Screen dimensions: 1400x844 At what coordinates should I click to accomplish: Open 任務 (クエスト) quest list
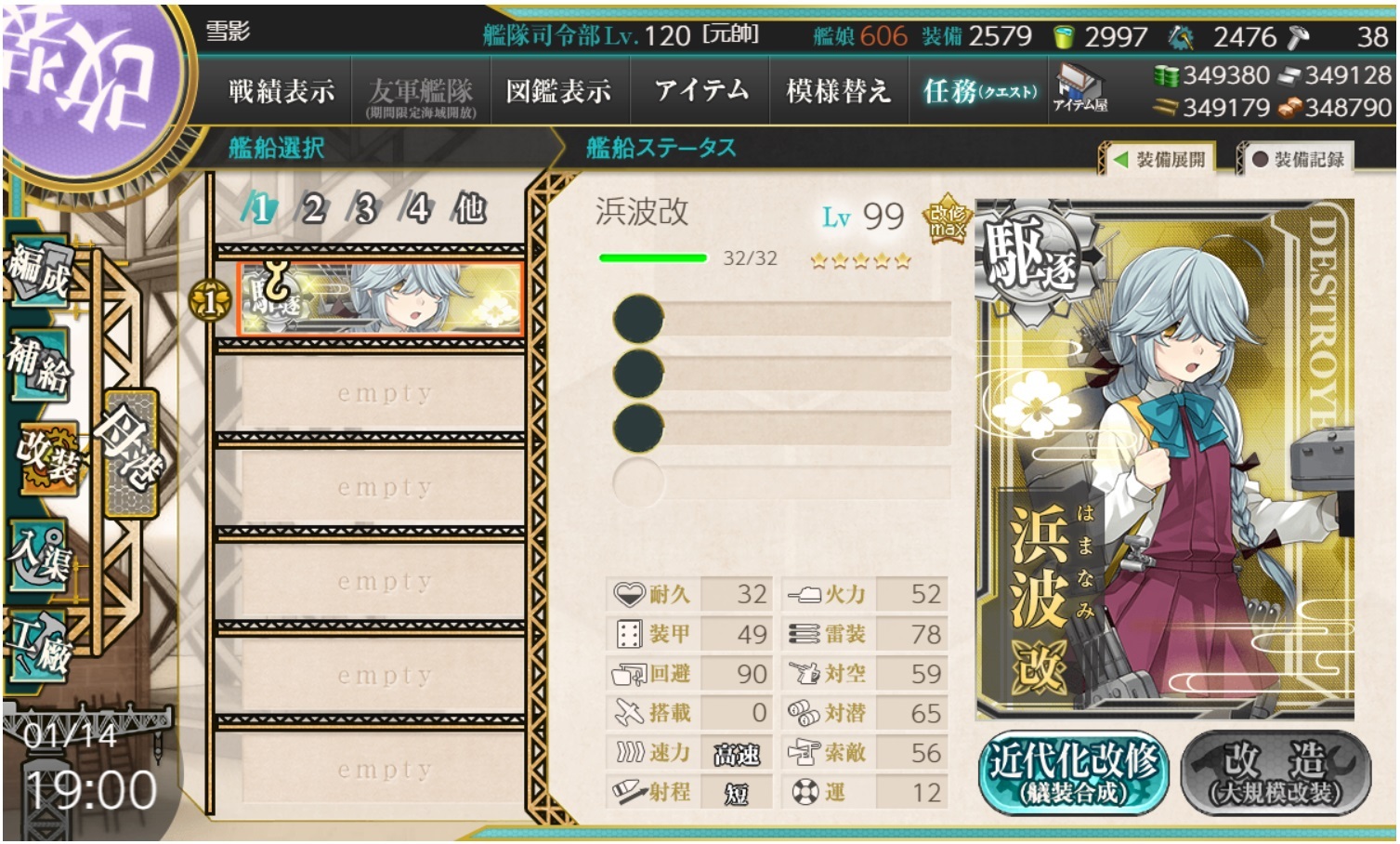point(979,91)
